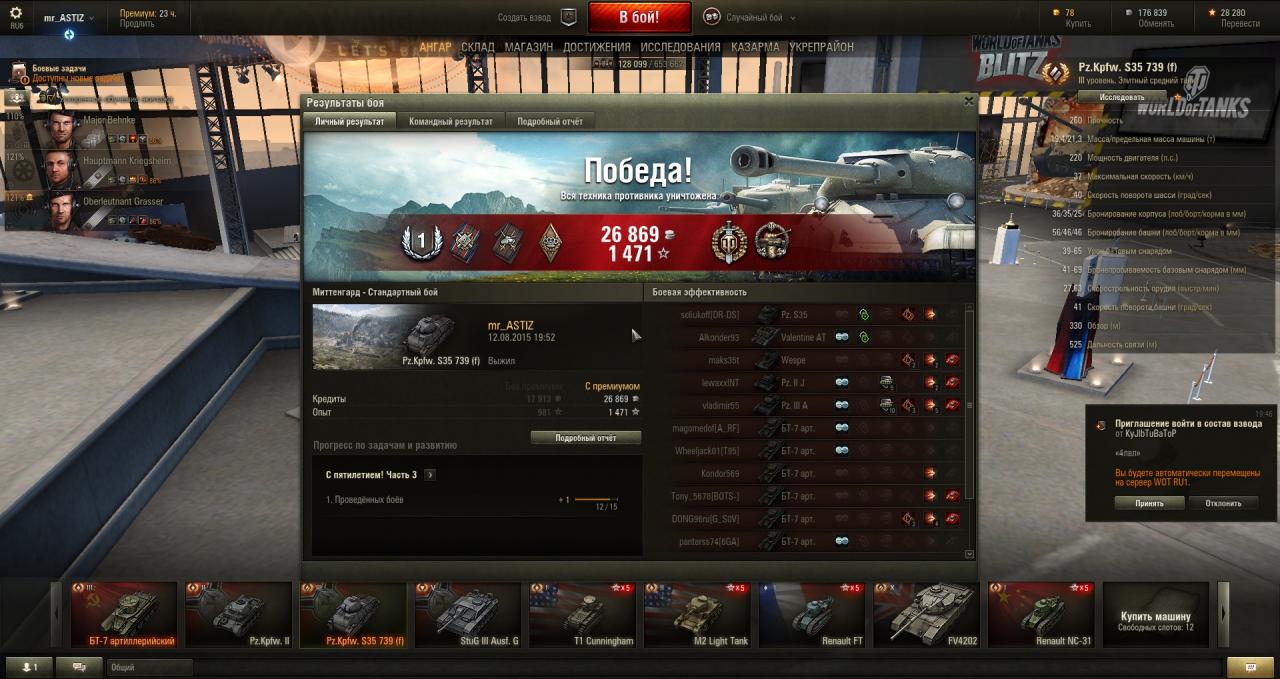
Task: Go to the Магазин menu
Action: click(x=528, y=47)
